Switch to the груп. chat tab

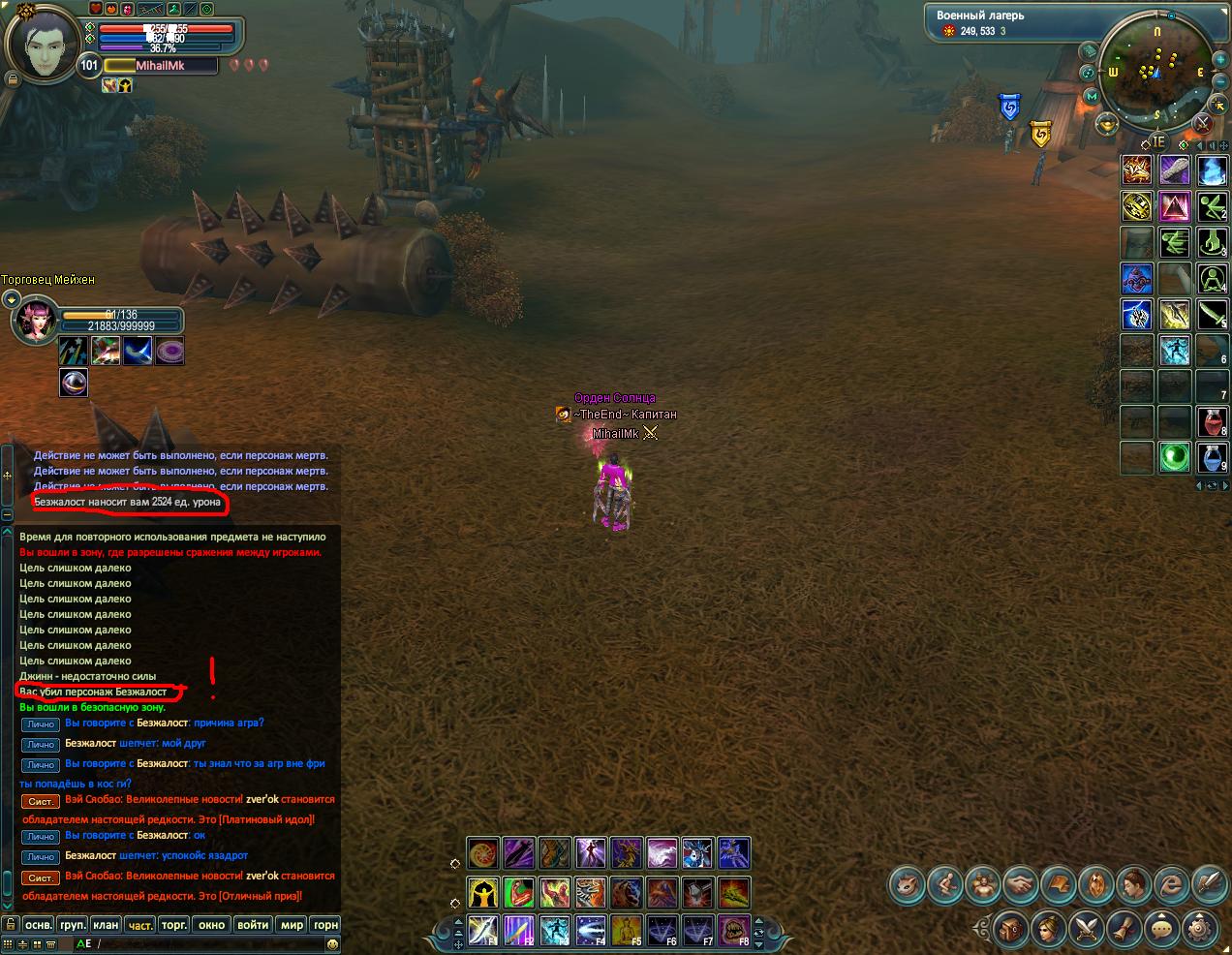pos(72,925)
